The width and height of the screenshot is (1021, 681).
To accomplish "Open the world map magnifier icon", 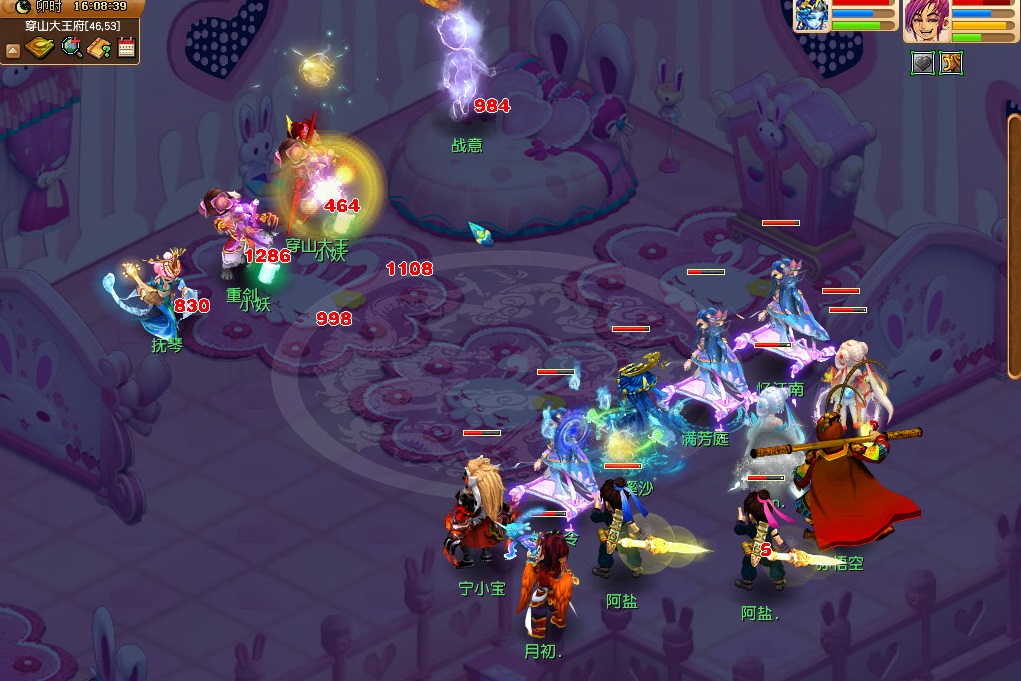I will point(71,48).
